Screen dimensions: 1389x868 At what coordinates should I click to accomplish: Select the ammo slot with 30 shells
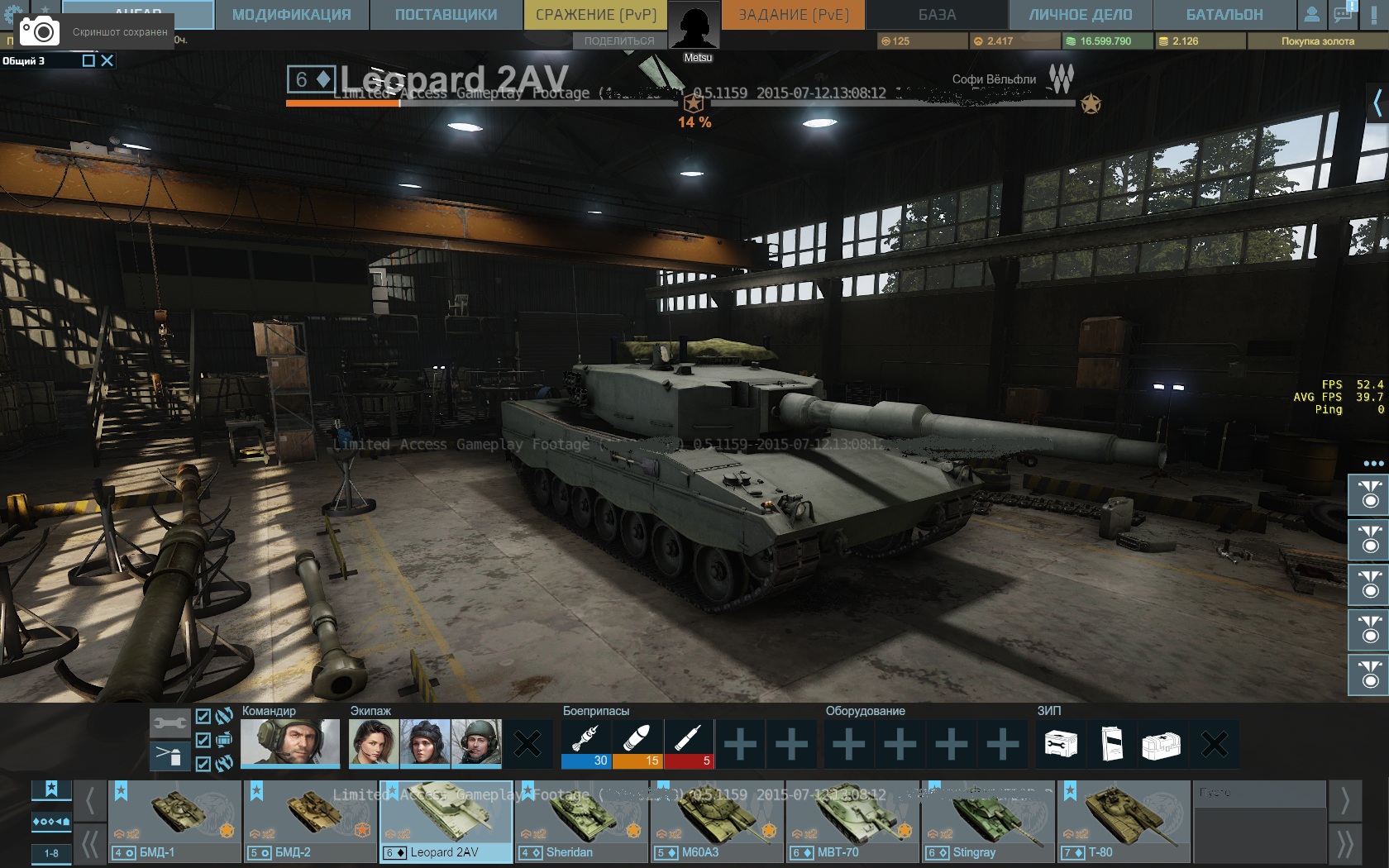tap(586, 744)
